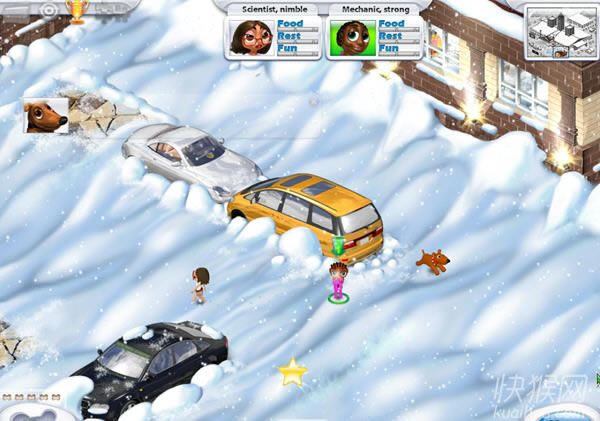
Task: Open the gear settings button
Action: coord(49,9)
